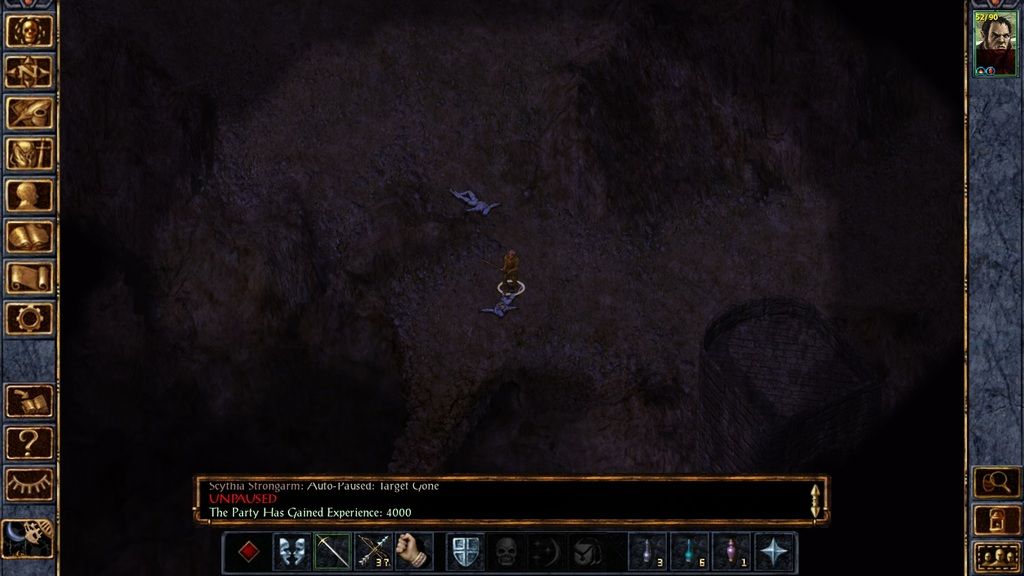This screenshot has width=1024, height=576.
Task: Open the mage spellbook
Action: 29,237
